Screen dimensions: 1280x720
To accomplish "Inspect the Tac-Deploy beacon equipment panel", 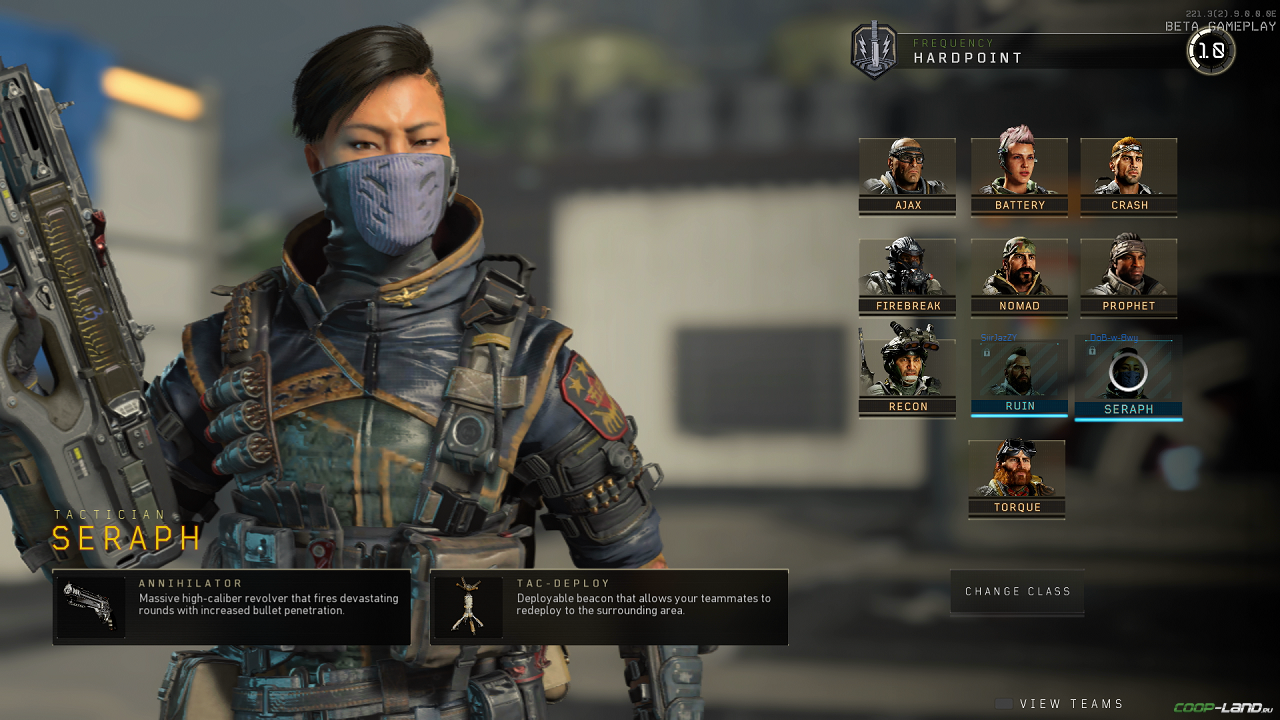I will pyautogui.click(x=609, y=607).
